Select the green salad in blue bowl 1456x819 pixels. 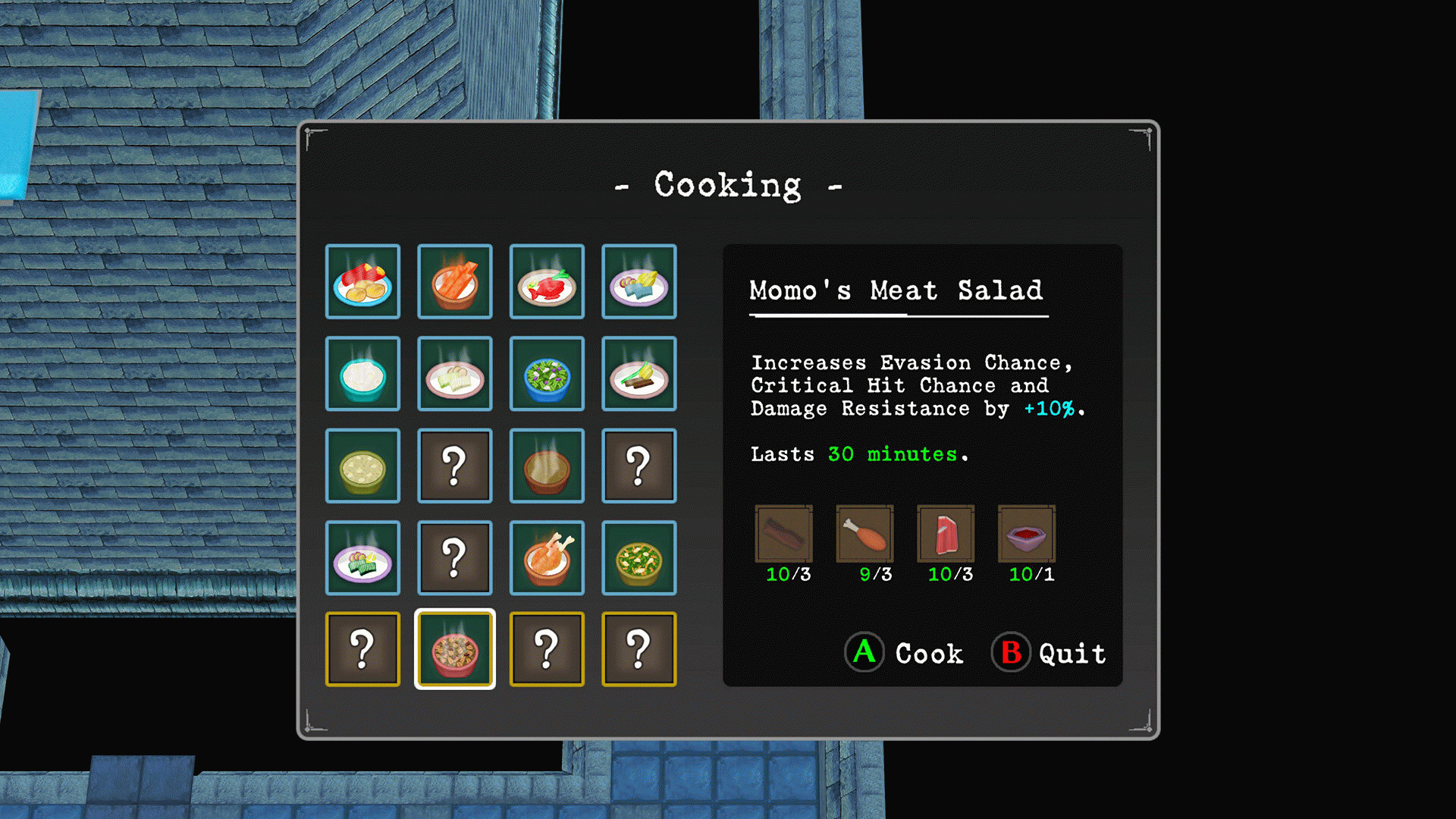547,374
